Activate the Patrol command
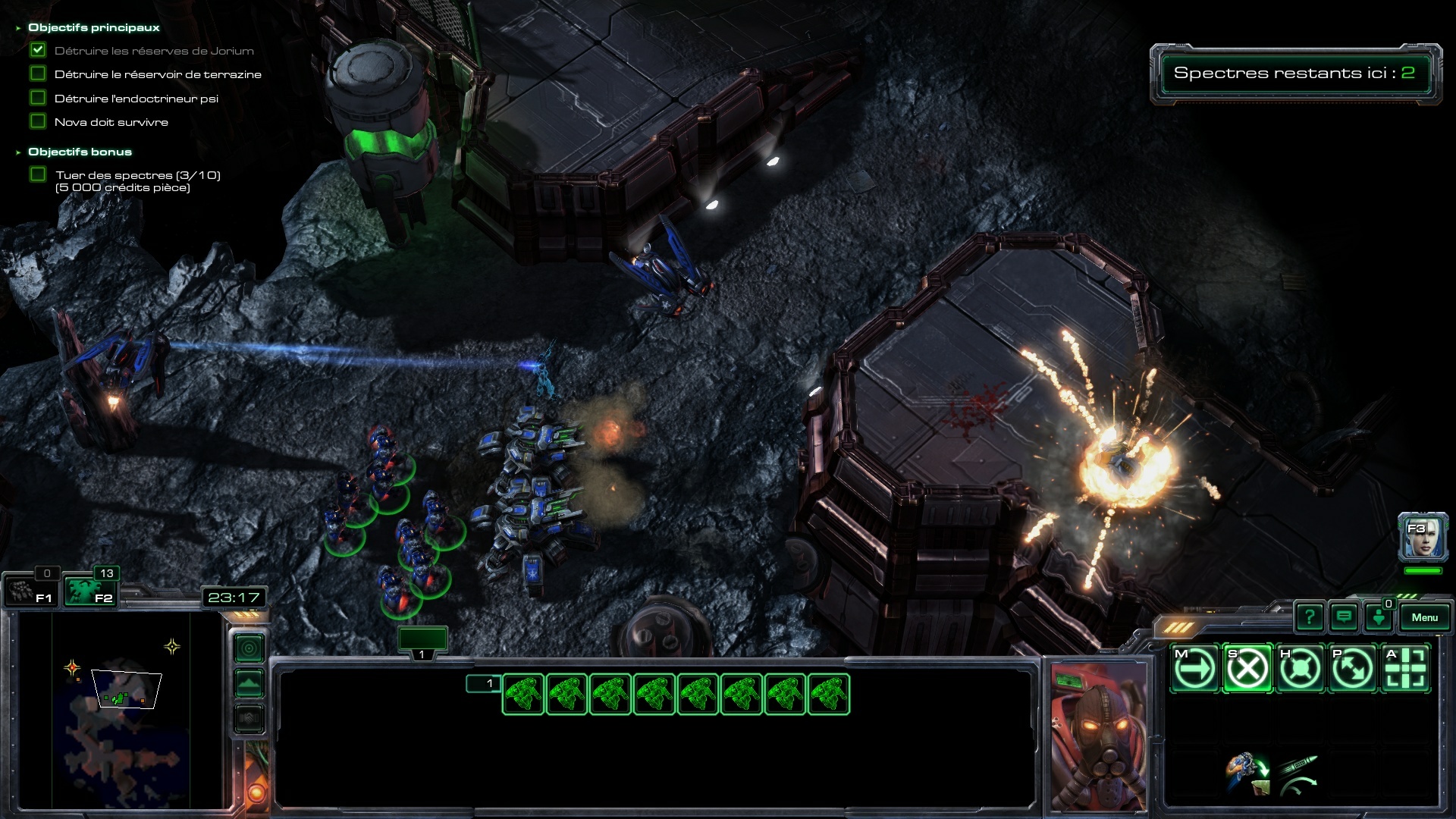Screen dimensions: 1456x819 [x=1353, y=669]
